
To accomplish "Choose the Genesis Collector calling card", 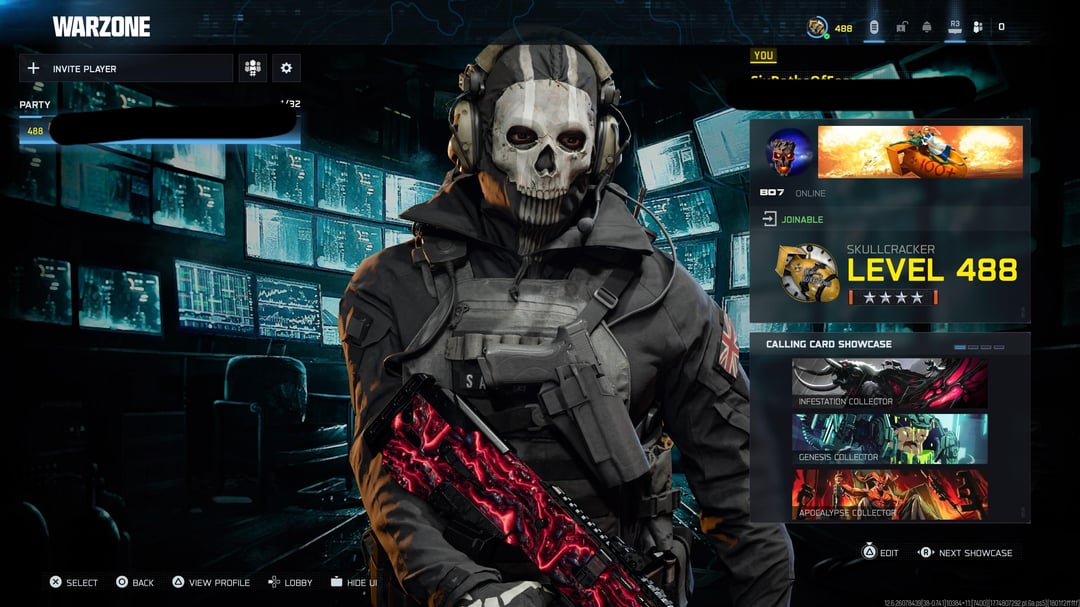I will pyautogui.click(x=889, y=439).
